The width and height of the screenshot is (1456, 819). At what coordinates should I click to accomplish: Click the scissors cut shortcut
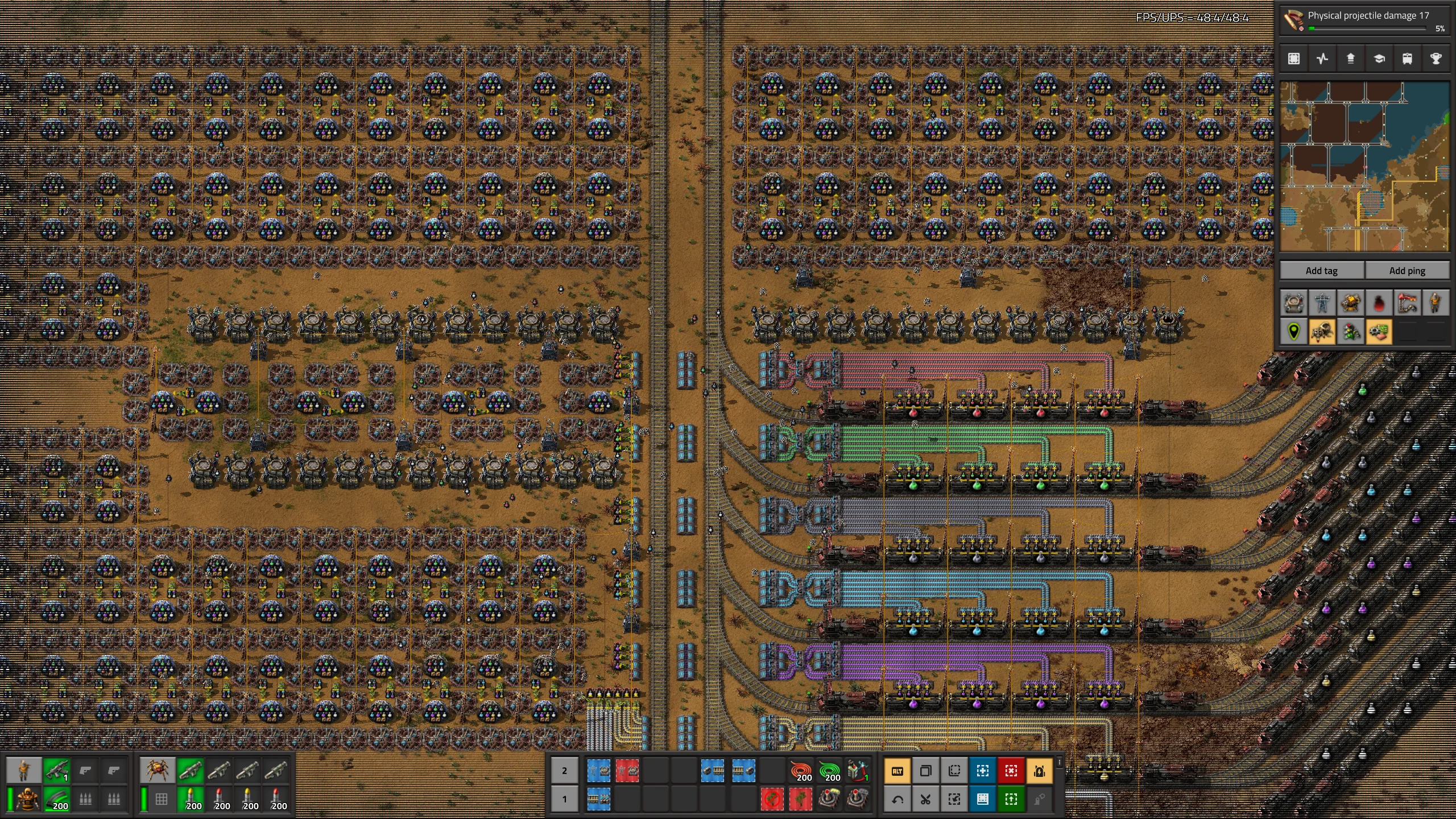tap(926, 800)
